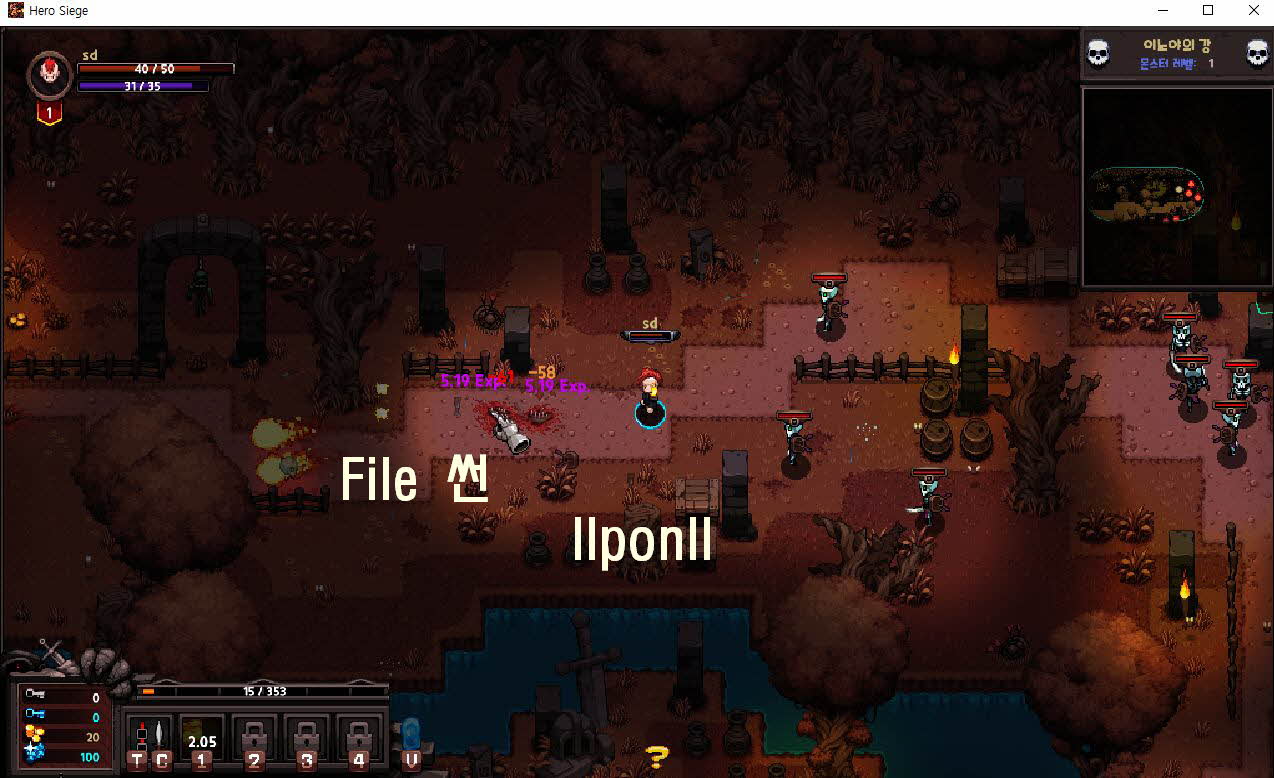1274x778 pixels.
Task: Click the red-haired hero portrait
Action: [48, 74]
